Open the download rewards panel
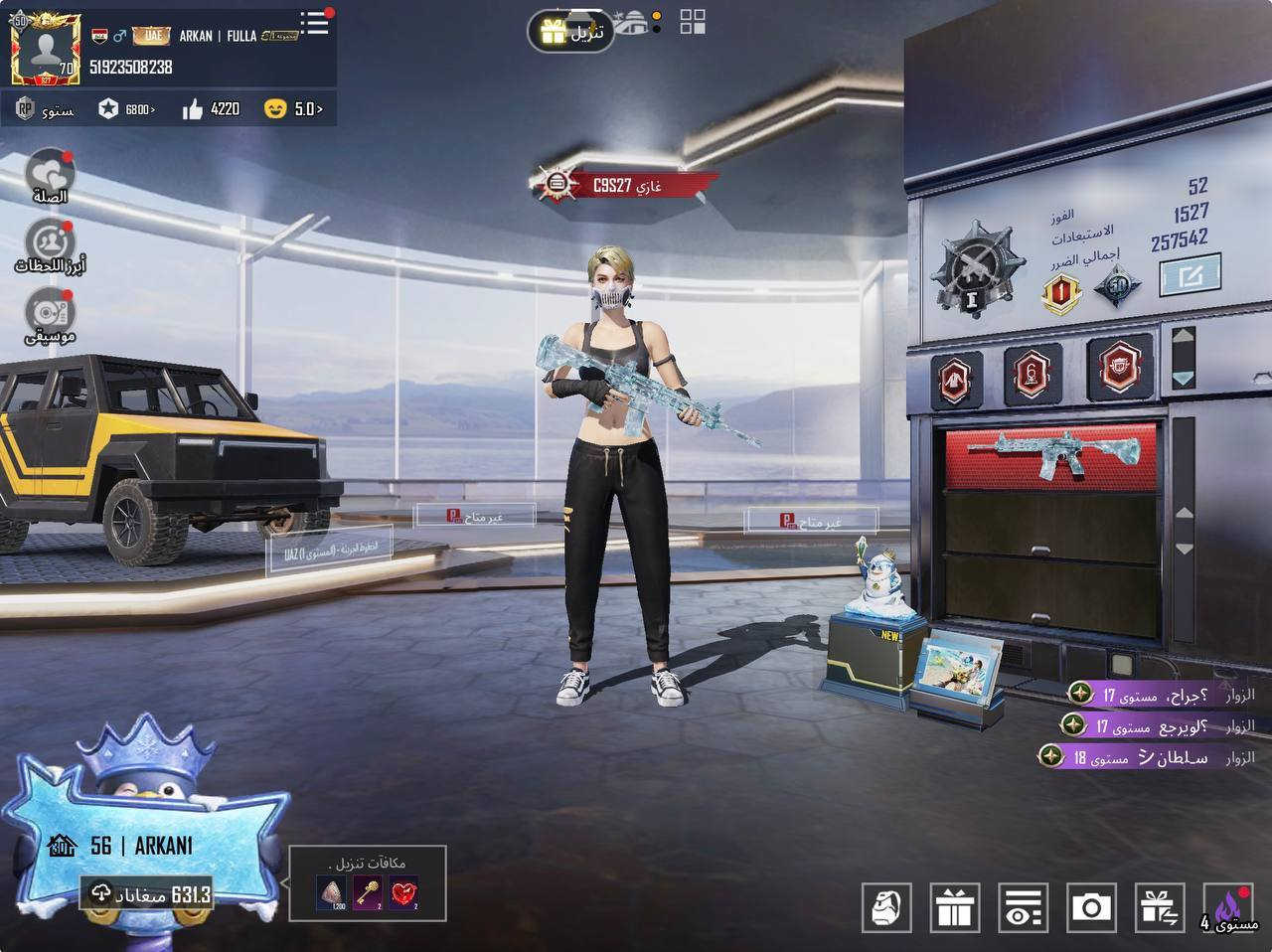Screen dimensions: 1272x952 coord(368,883)
